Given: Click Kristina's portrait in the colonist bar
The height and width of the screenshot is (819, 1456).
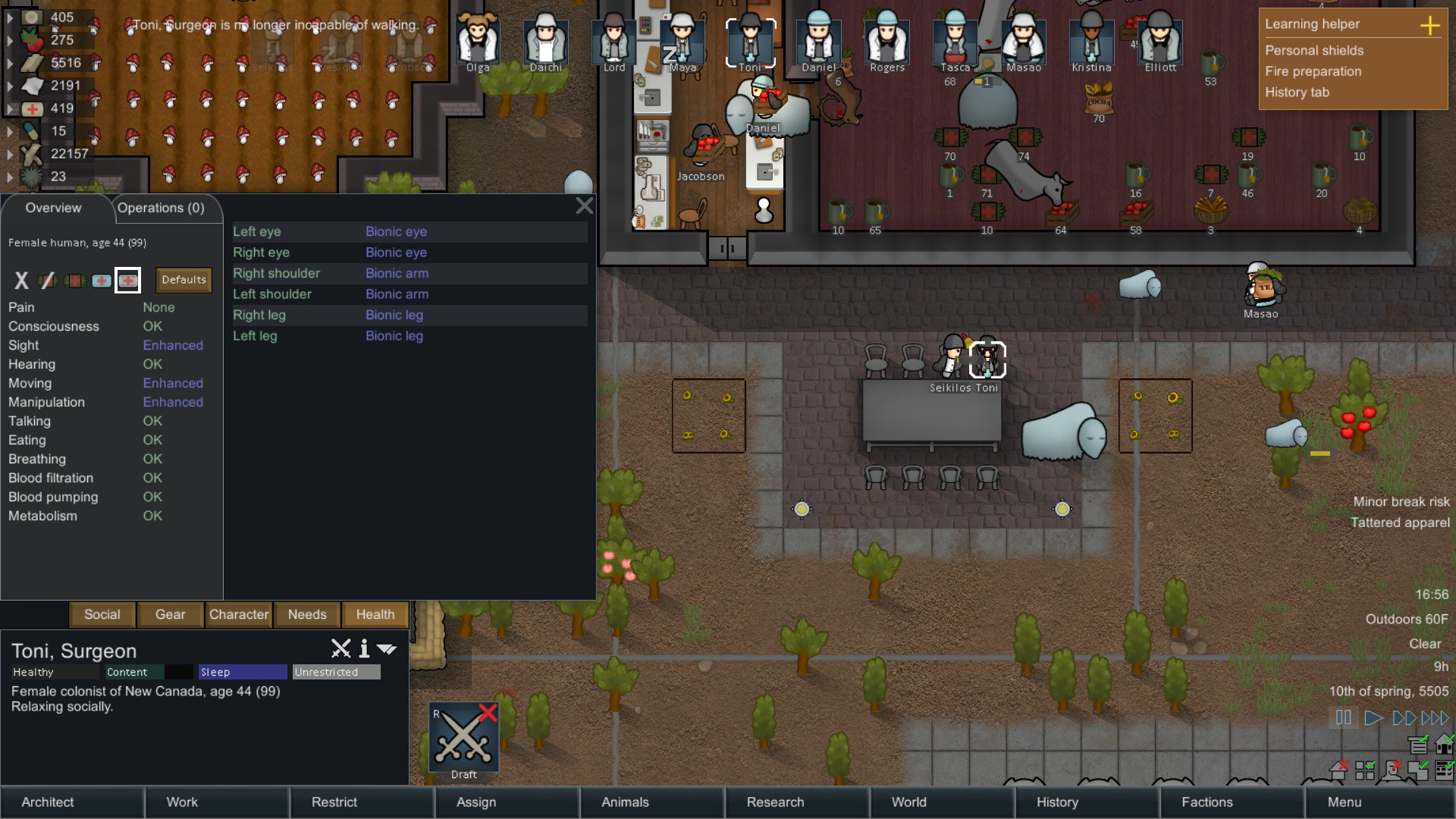Looking at the screenshot, I should pos(1092,42).
